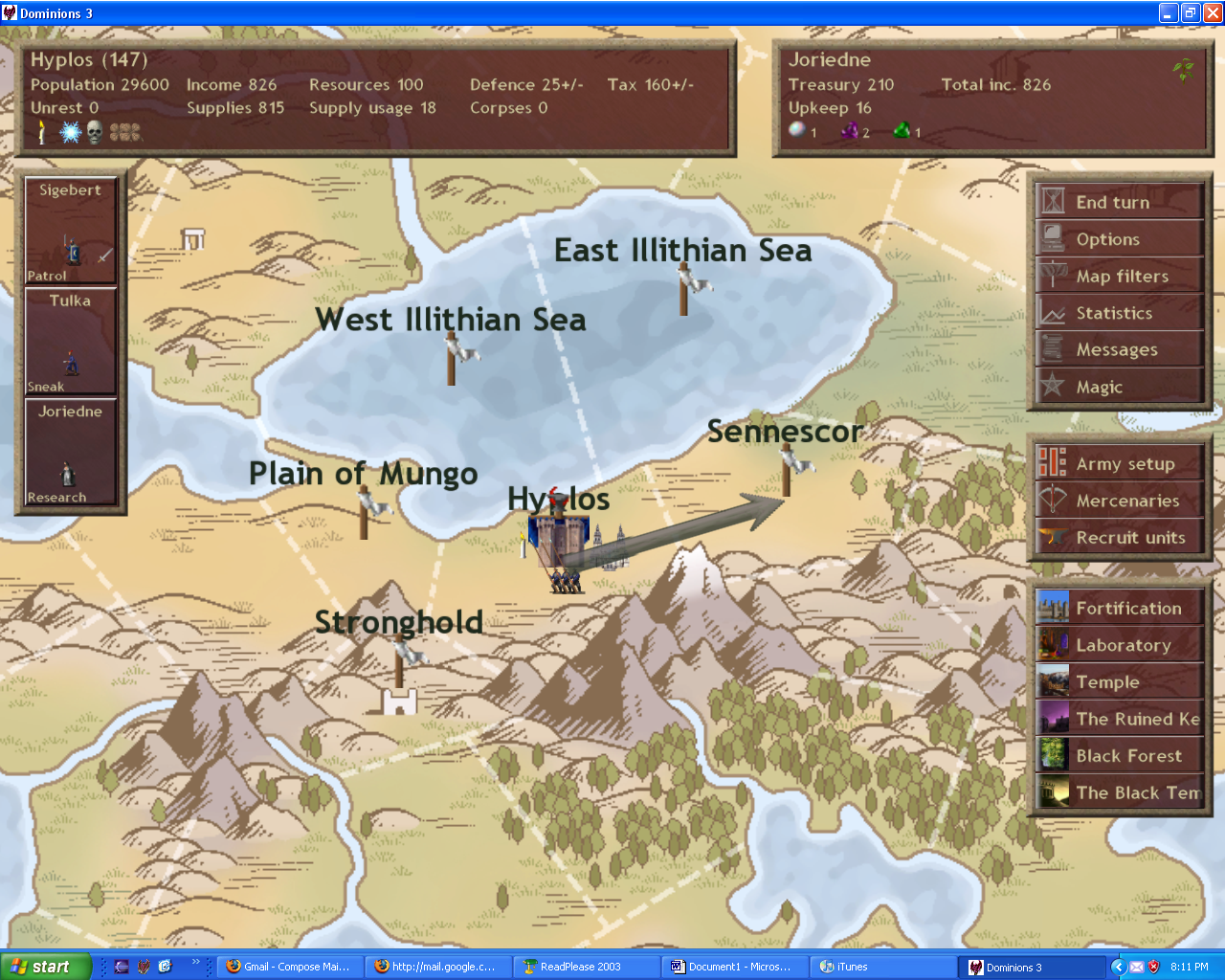Choose The Ruined Keep site
The image size is (1225, 980).
(x=1118, y=719)
